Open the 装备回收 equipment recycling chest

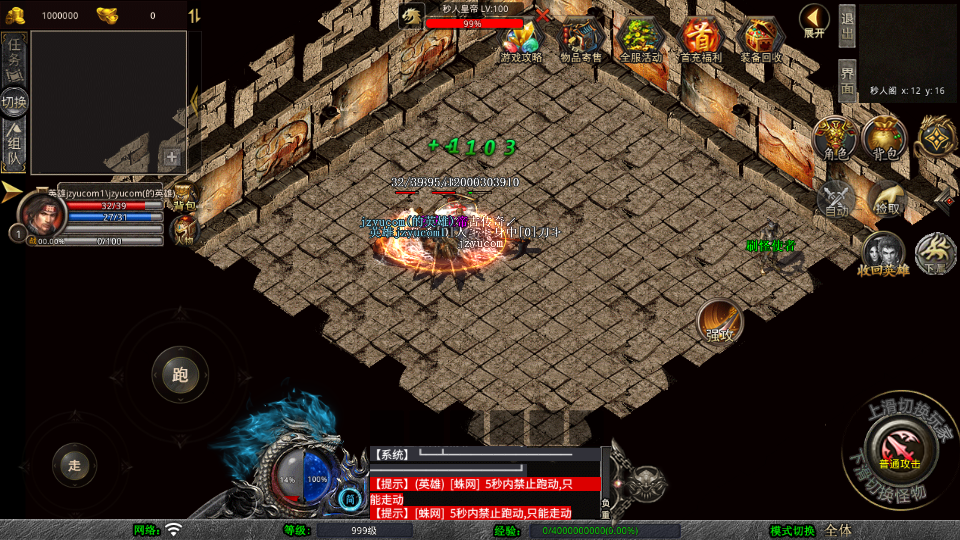(x=761, y=38)
